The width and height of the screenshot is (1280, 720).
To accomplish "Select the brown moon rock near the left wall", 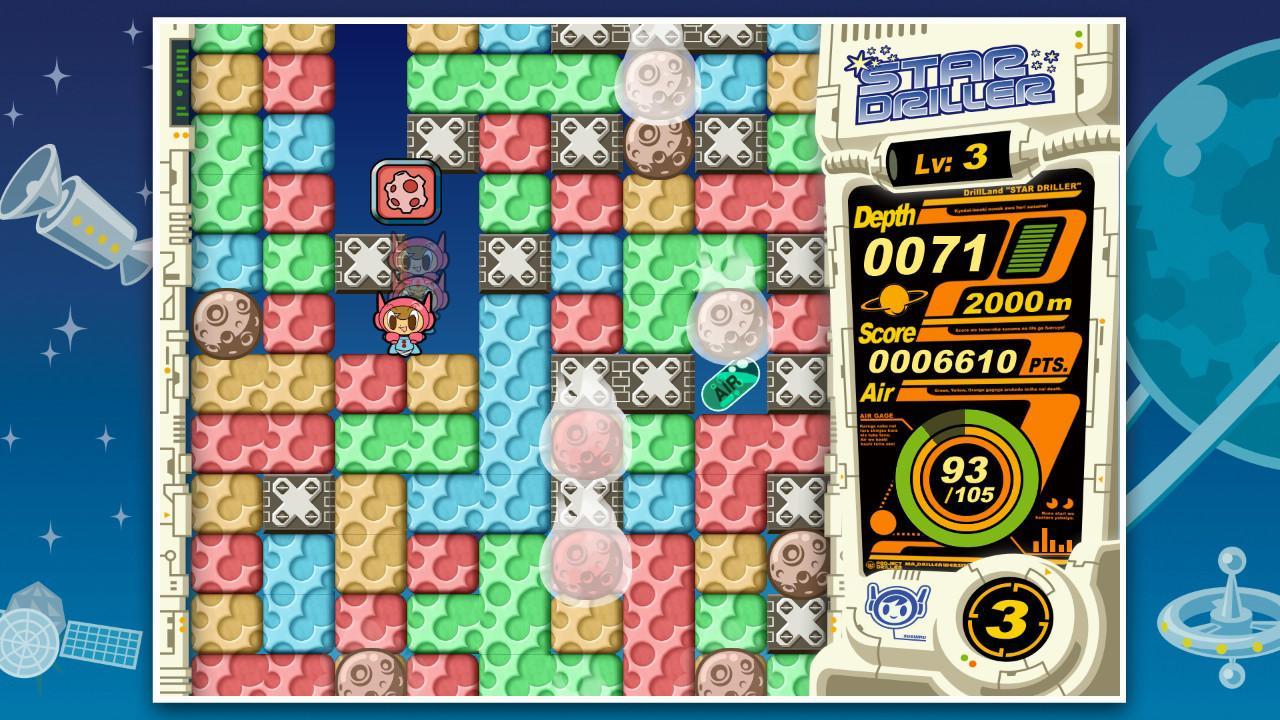I will [225, 321].
